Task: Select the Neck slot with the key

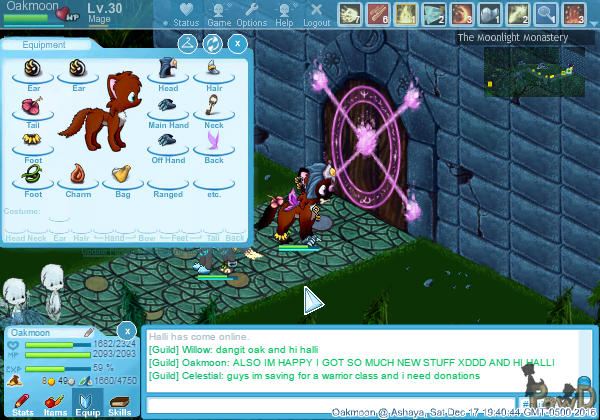Action: pos(214,103)
